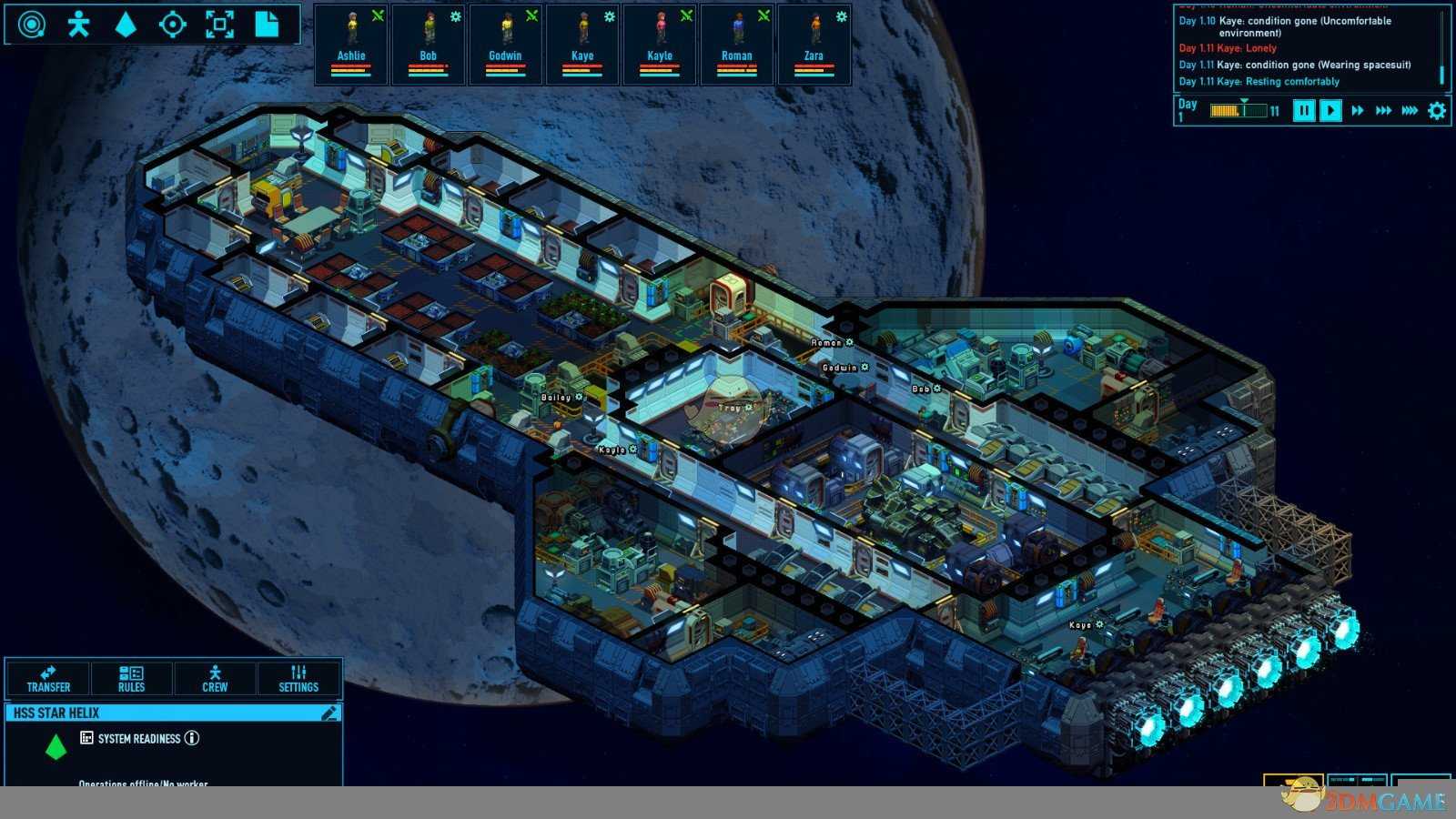Open the orbit system map icon
The image size is (1456, 819).
coord(32,25)
